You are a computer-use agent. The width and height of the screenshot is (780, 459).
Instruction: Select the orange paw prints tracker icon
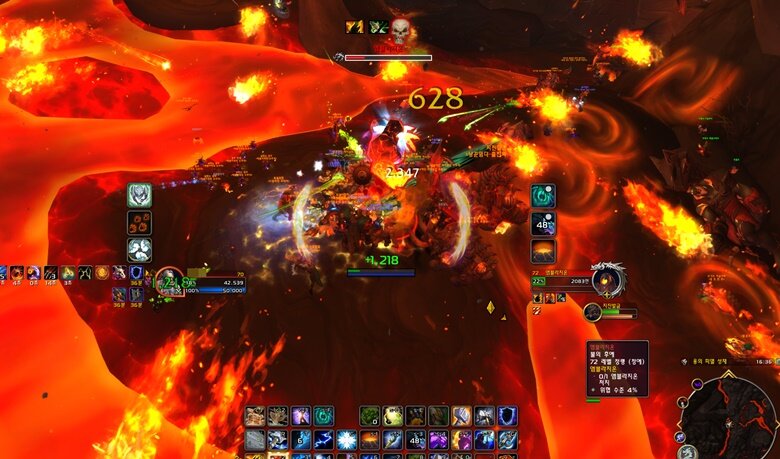click(139, 223)
